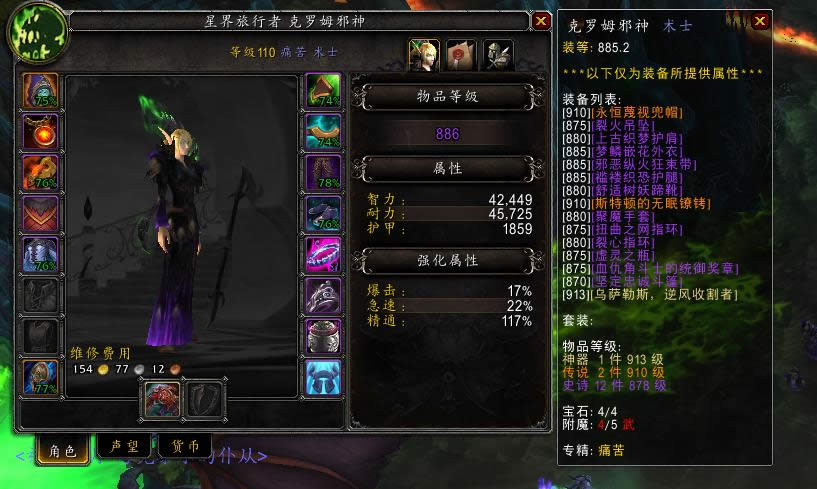Select the head slot hooded helm

tap(40, 90)
